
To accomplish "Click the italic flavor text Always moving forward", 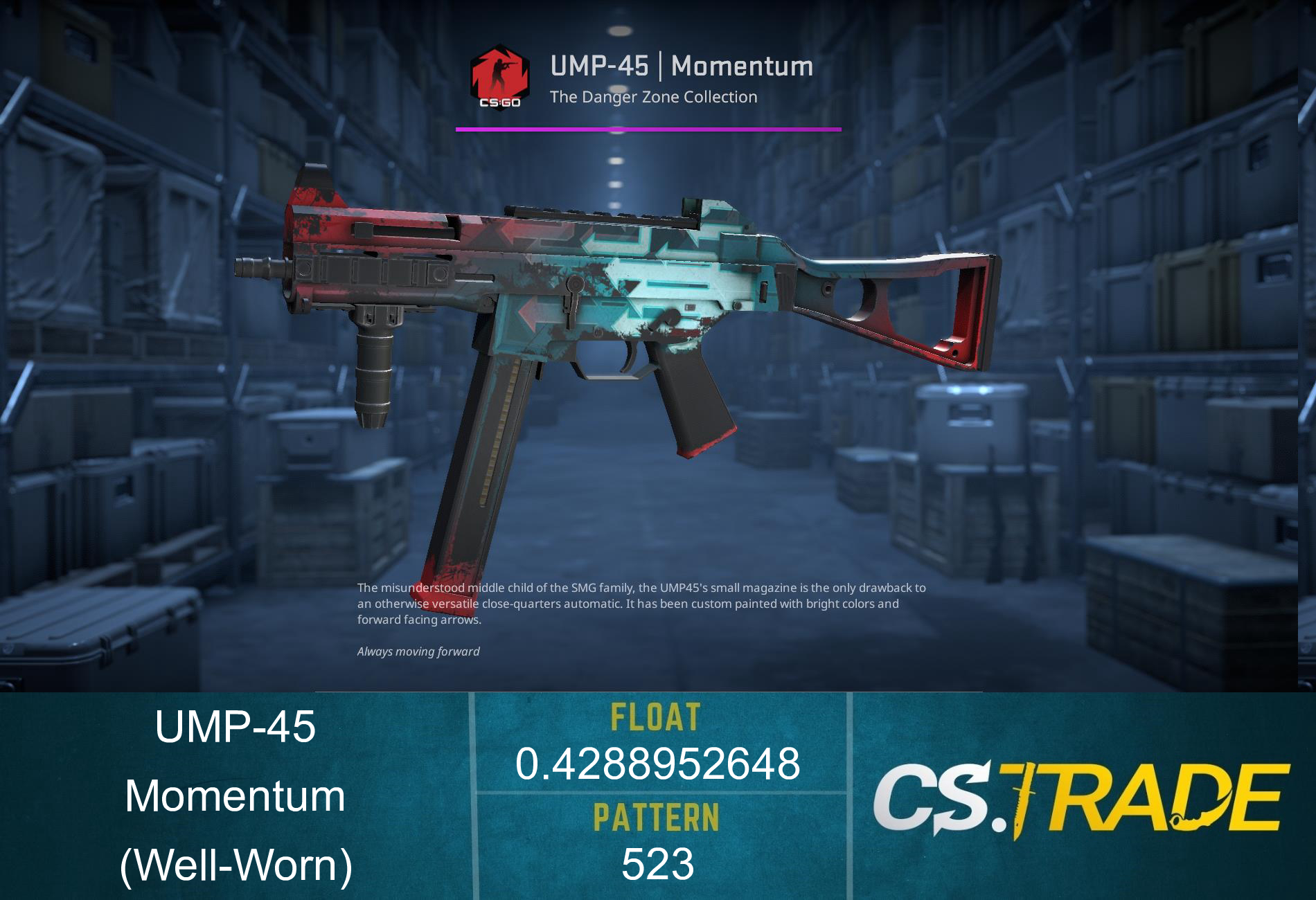I will pos(418,651).
